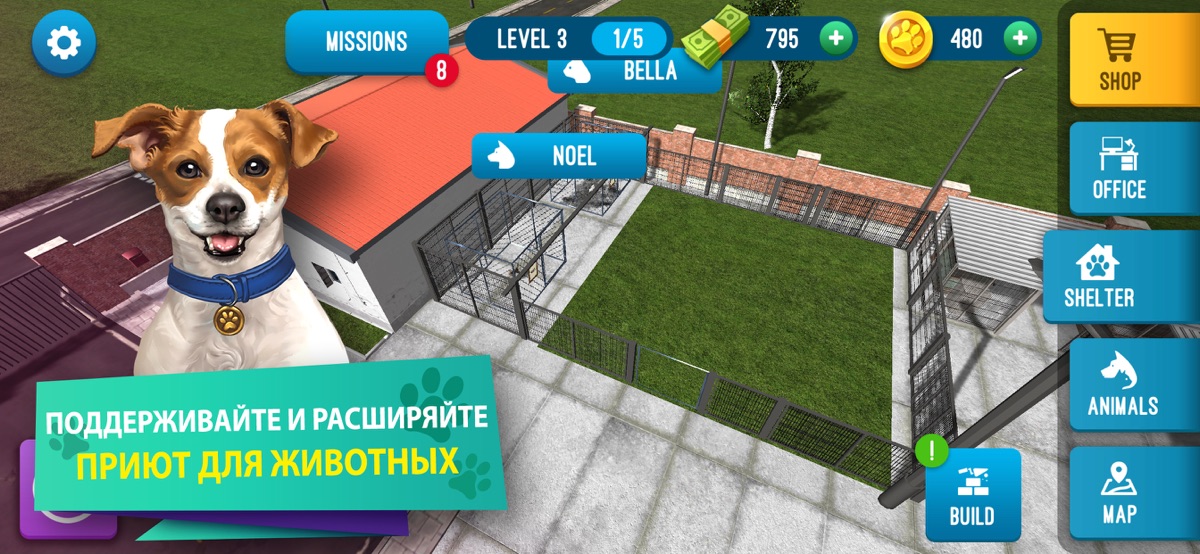Open the Shelter screen

(x=1099, y=277)
